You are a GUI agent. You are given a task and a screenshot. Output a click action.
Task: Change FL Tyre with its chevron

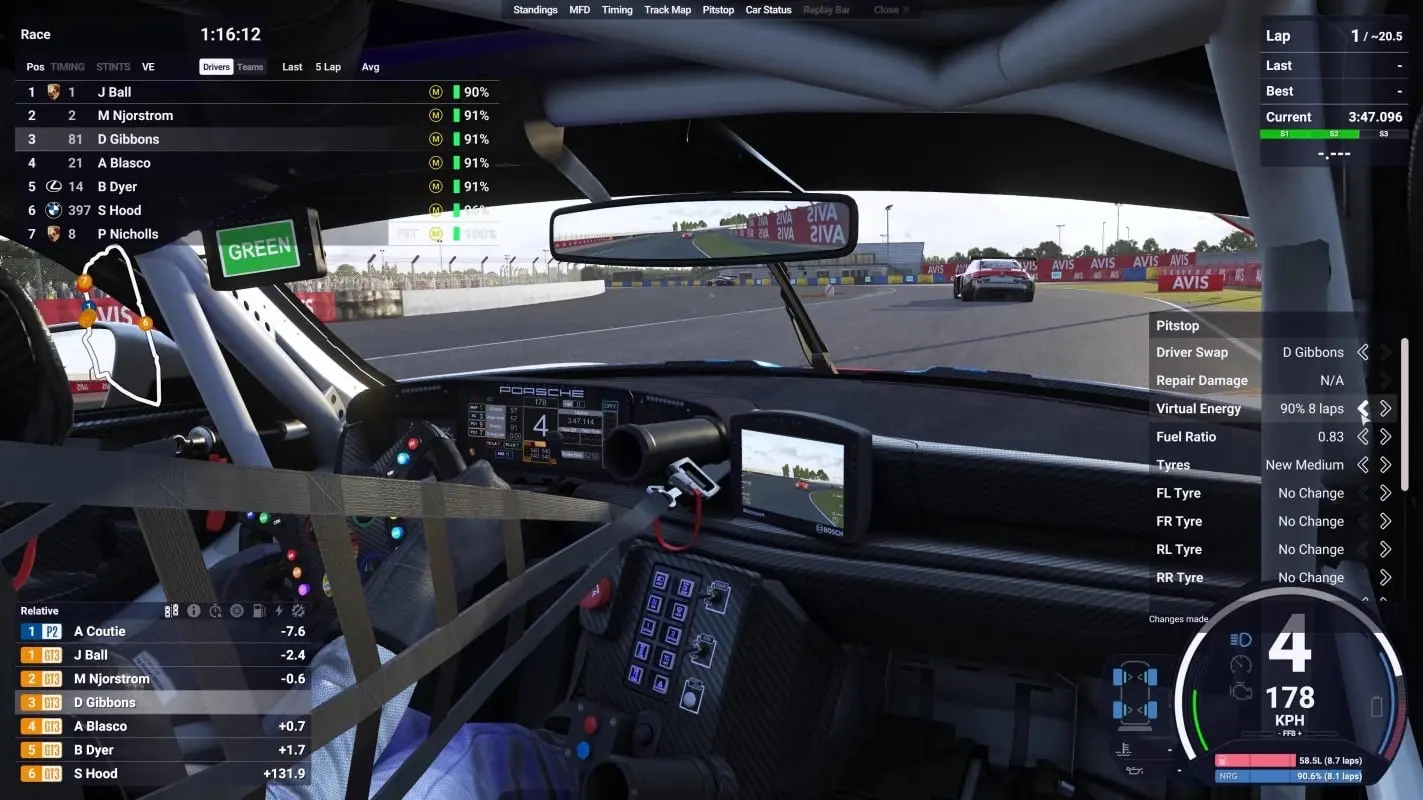pyautogui.click(x=1386, y=492)
